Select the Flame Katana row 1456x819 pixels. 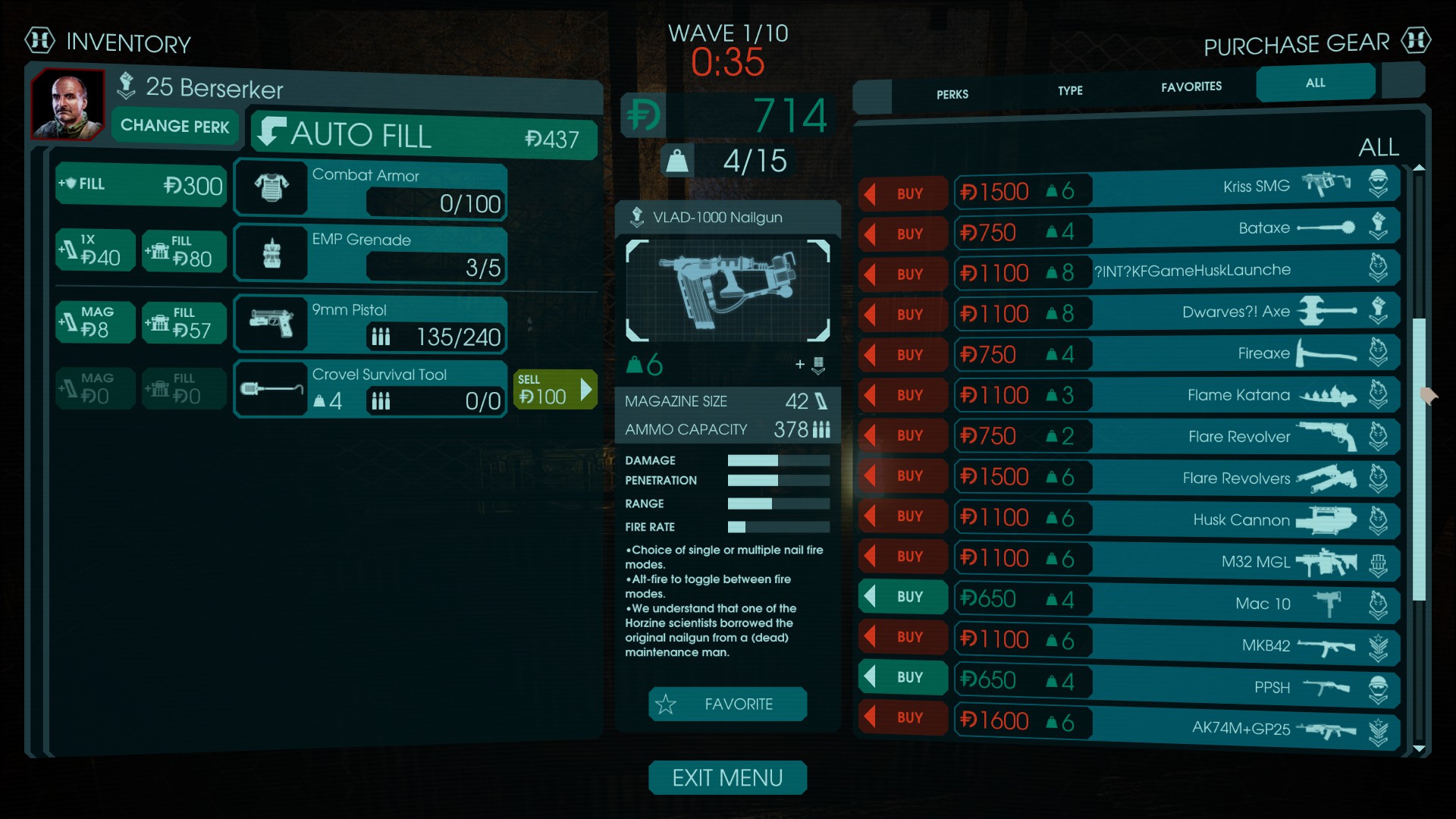pos(1244,395)
